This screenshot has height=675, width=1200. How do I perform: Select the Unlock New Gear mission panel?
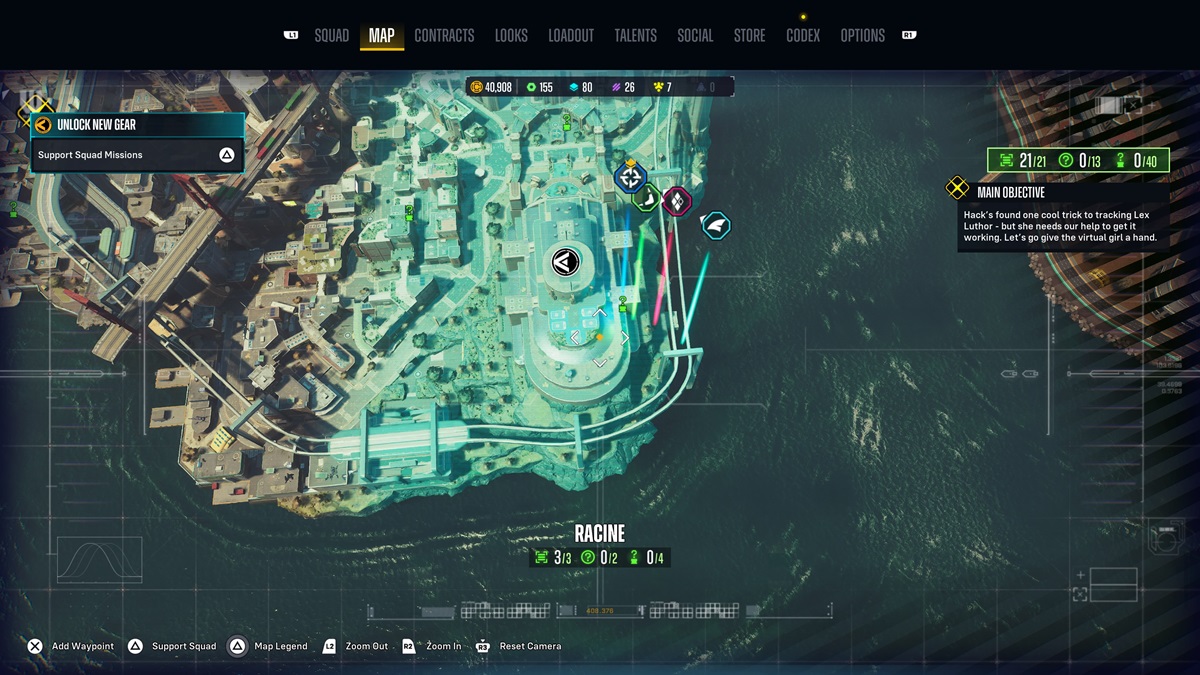[138, 125]
